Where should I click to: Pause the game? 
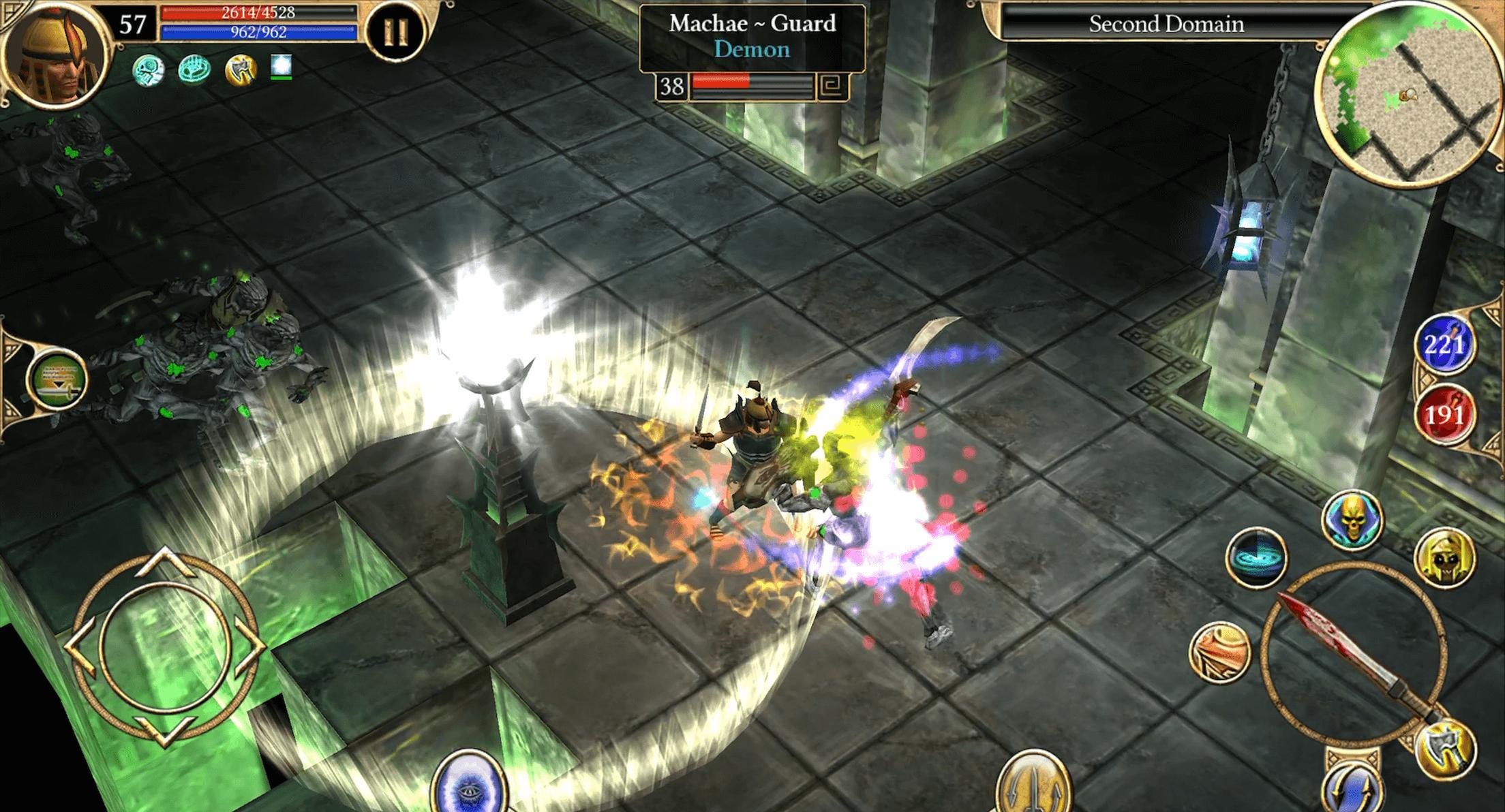pos(397,31)
